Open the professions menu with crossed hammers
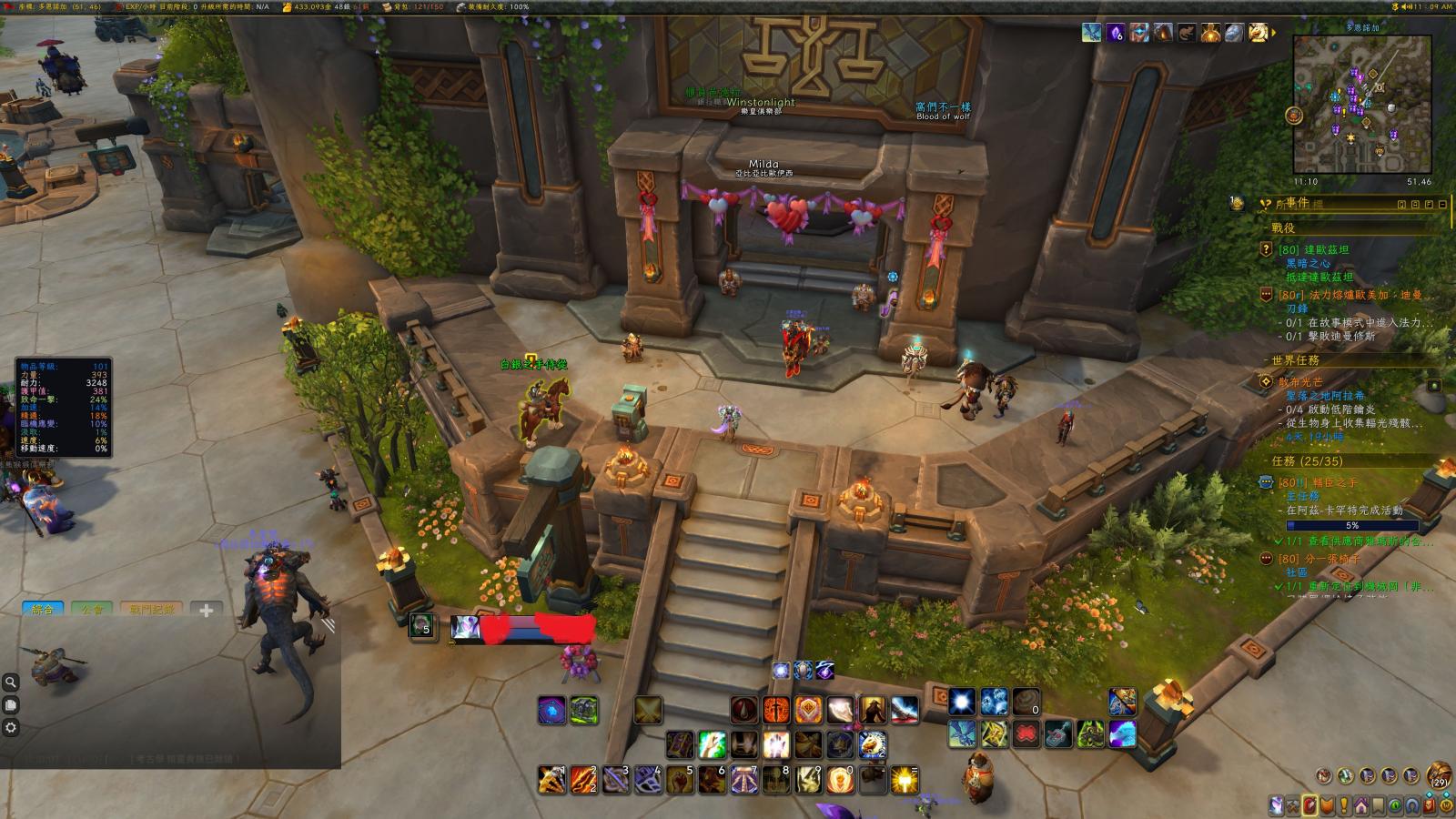This screenshot has width=1456, height=819. pos(1293,805)
